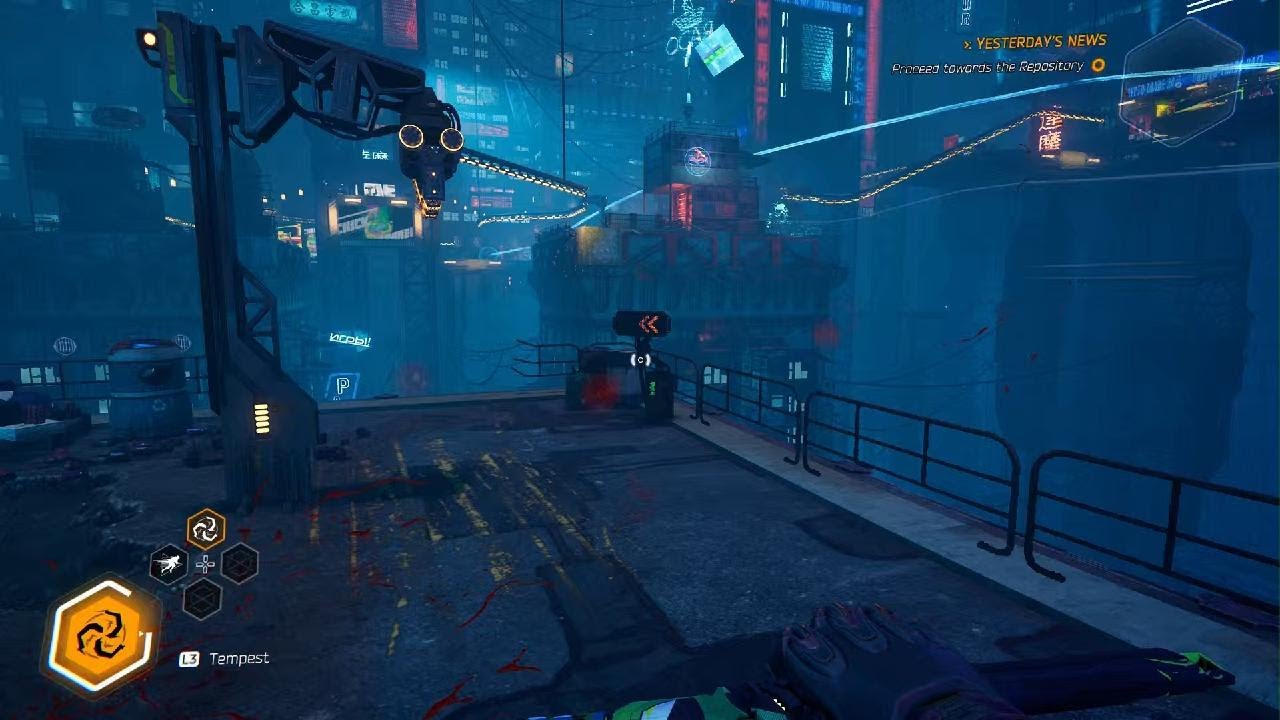Activate the large orange Tempest ability icon
Screen dimensions: 1280x720
101,636
